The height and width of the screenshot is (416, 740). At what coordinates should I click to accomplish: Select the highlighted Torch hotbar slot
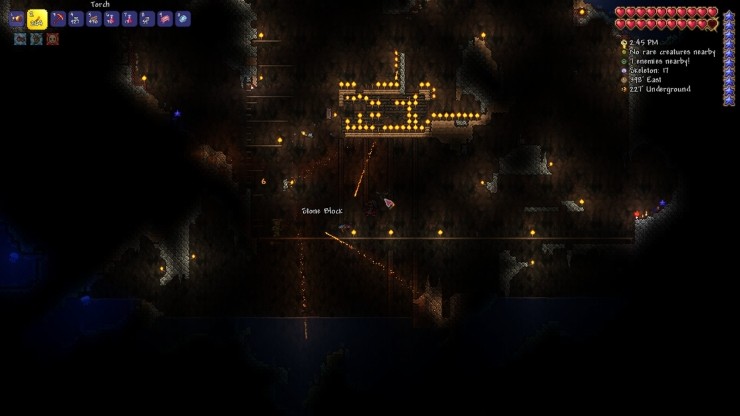click(36, 18)
